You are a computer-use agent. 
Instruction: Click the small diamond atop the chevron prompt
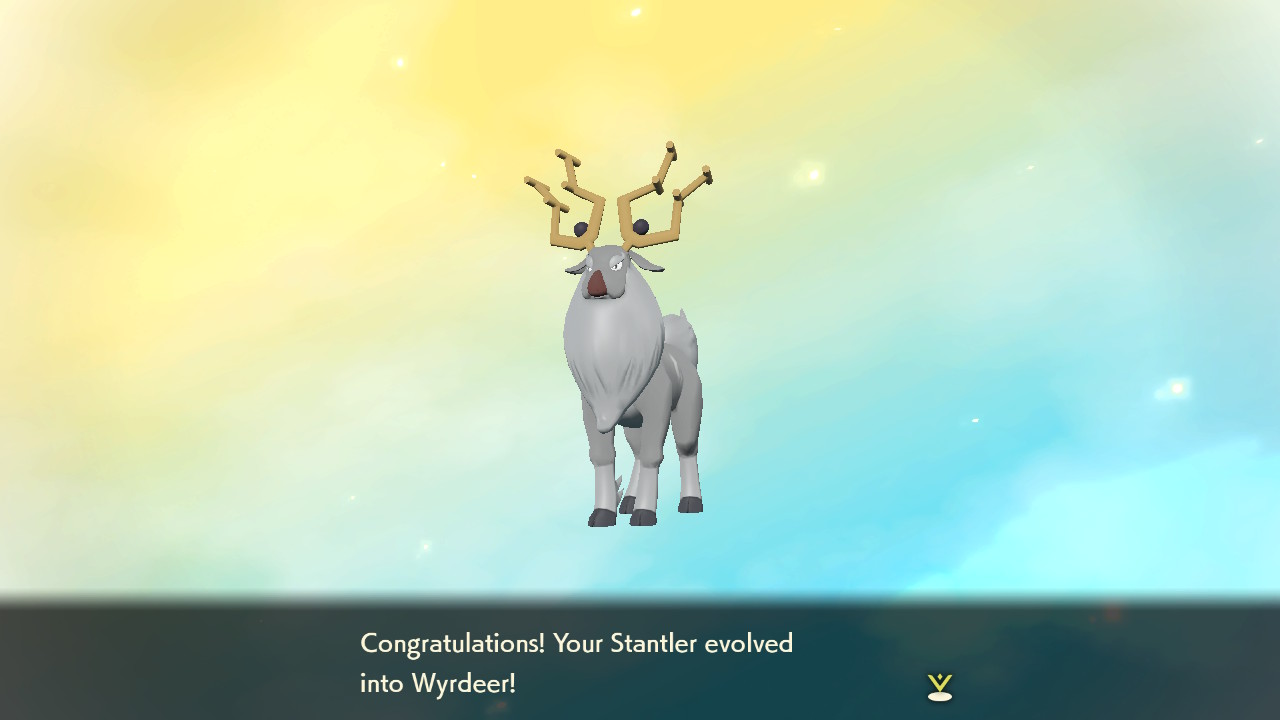[x=940, y=677]
